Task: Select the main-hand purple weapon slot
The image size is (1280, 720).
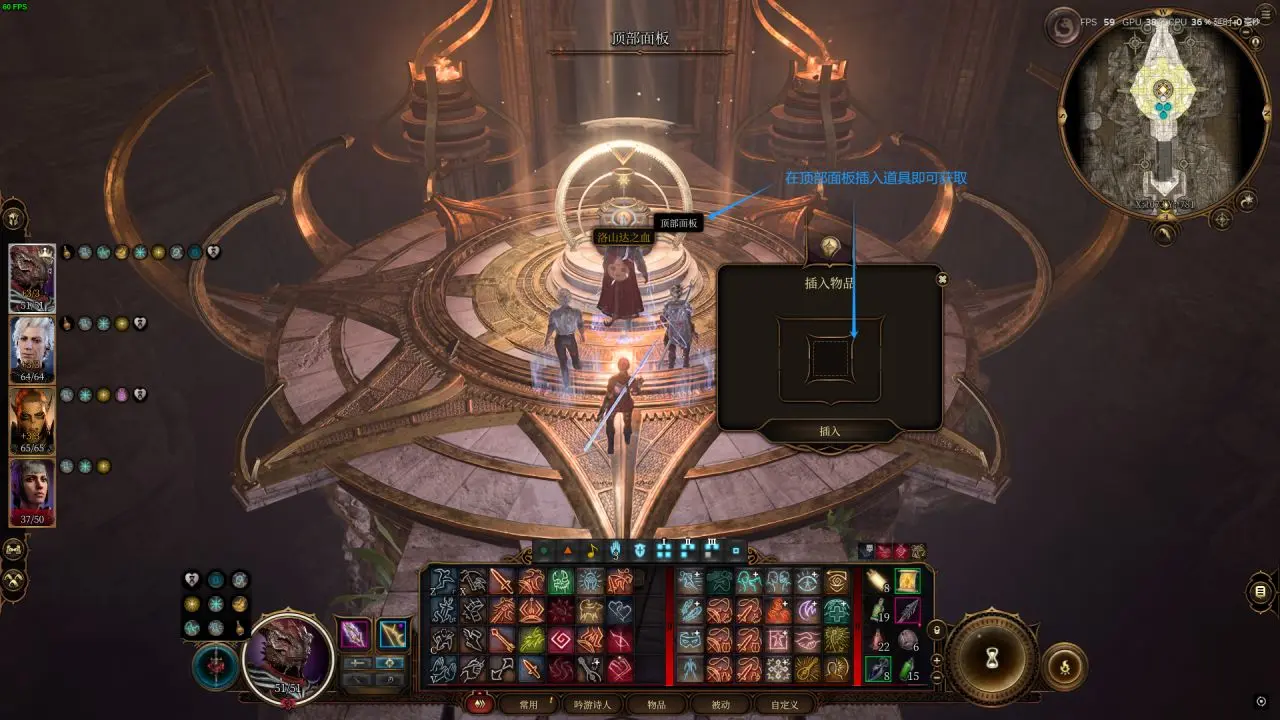Action: coord(355,634)
